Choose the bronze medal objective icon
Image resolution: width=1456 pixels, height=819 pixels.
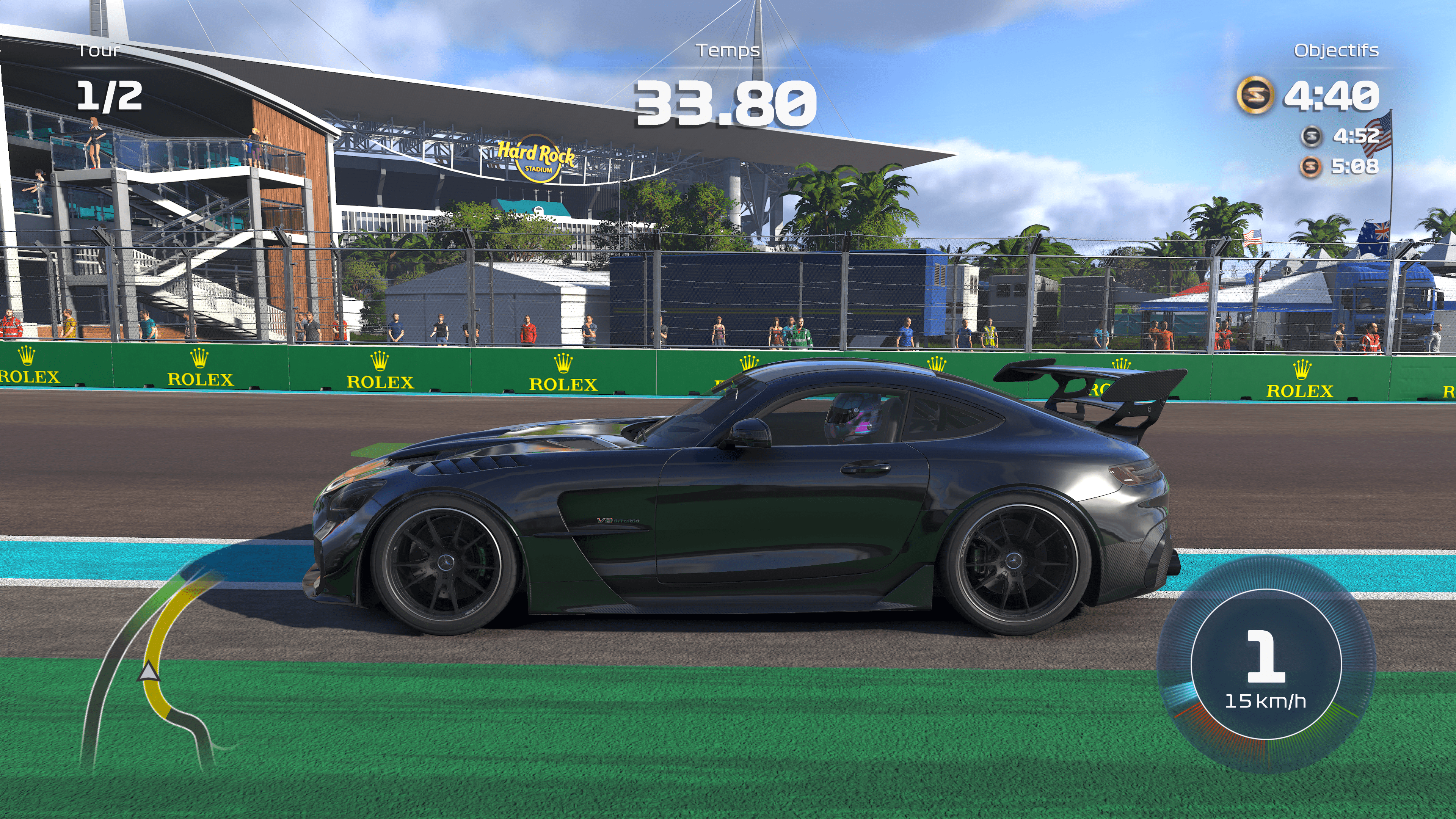[x=1311, y=166]
